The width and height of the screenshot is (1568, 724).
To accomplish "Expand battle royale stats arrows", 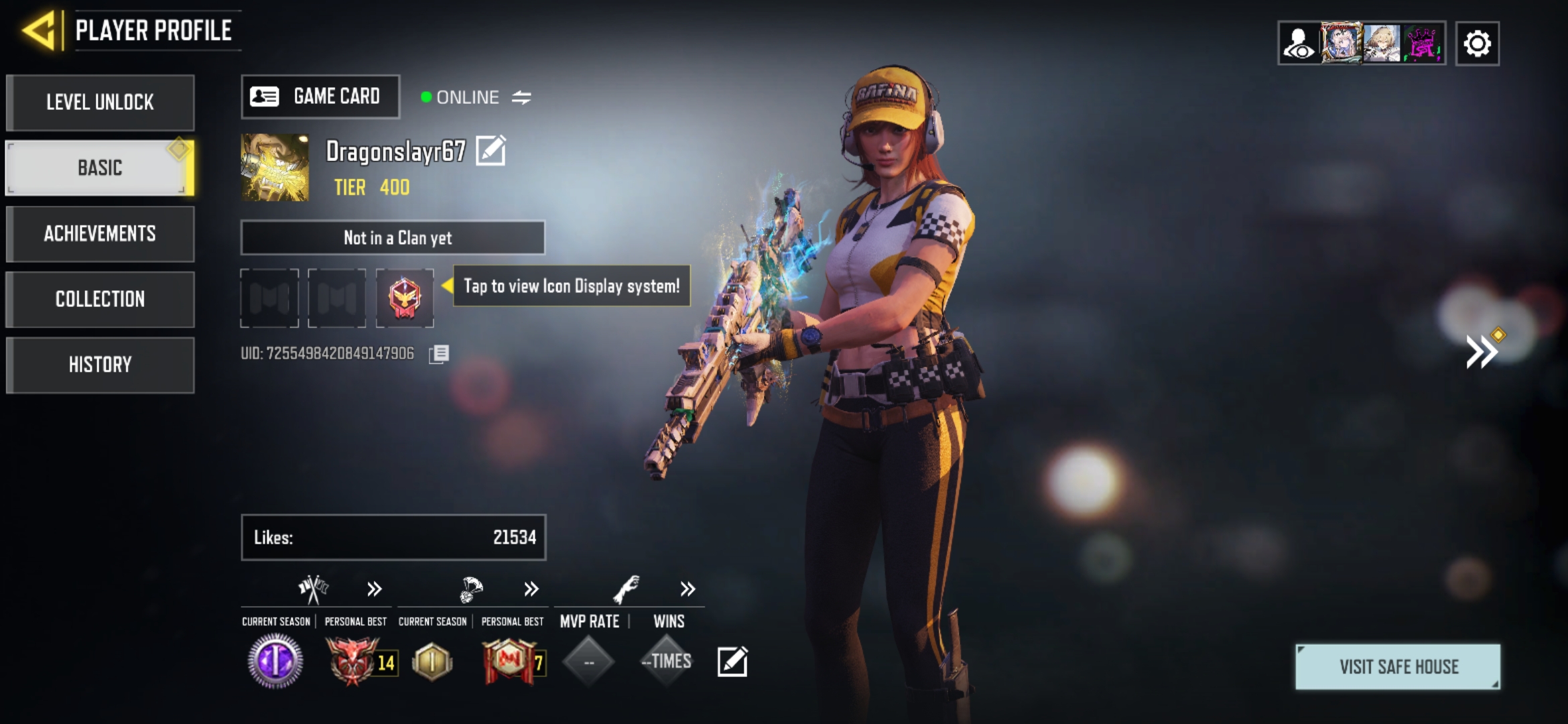I will (531, 589).
